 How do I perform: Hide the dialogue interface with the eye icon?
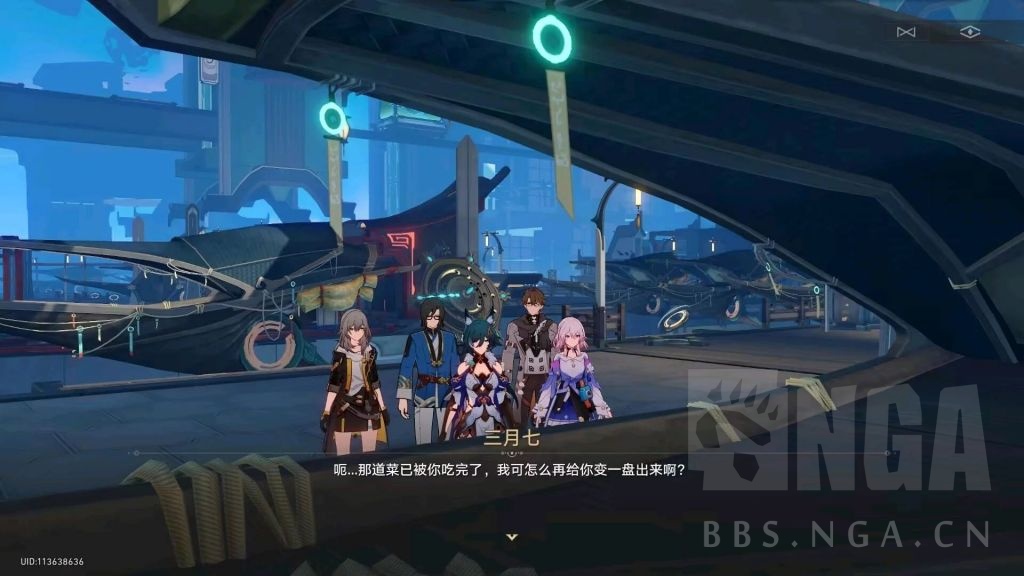click(x=969, y=32)
